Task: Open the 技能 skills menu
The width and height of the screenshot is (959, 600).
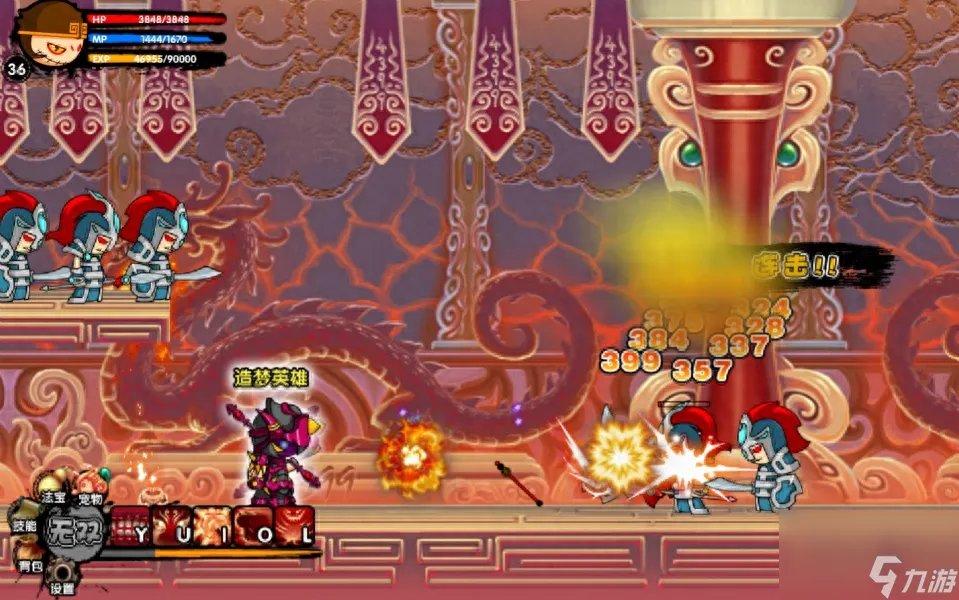Action: (24, 523)
